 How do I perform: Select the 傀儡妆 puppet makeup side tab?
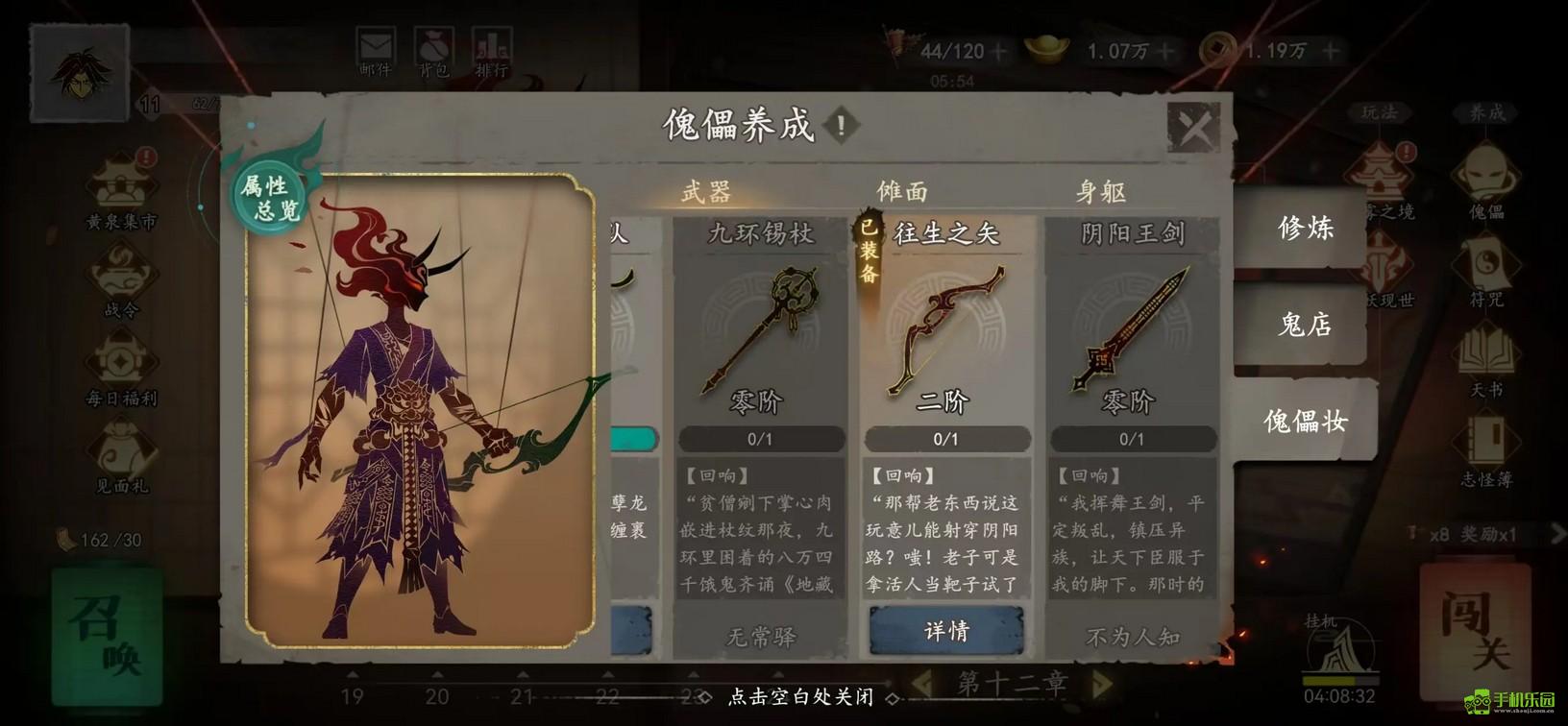[1305, 421]
